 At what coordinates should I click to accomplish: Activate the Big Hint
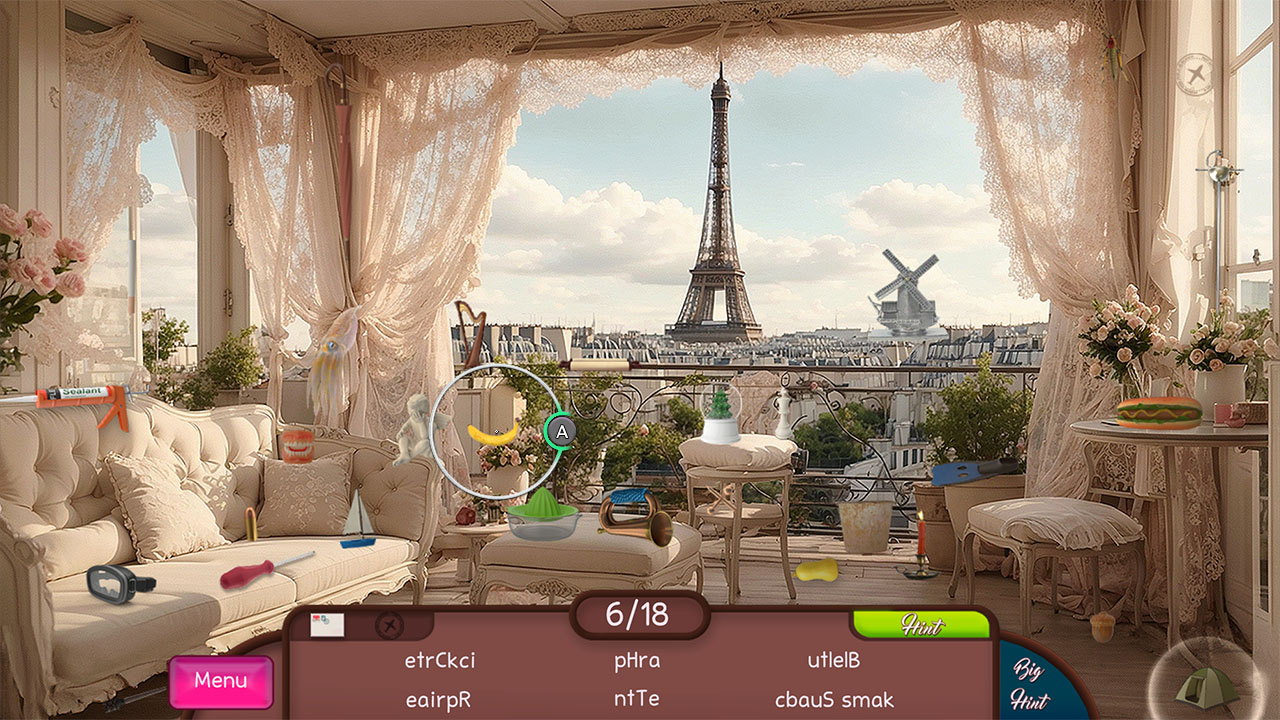1028,686
